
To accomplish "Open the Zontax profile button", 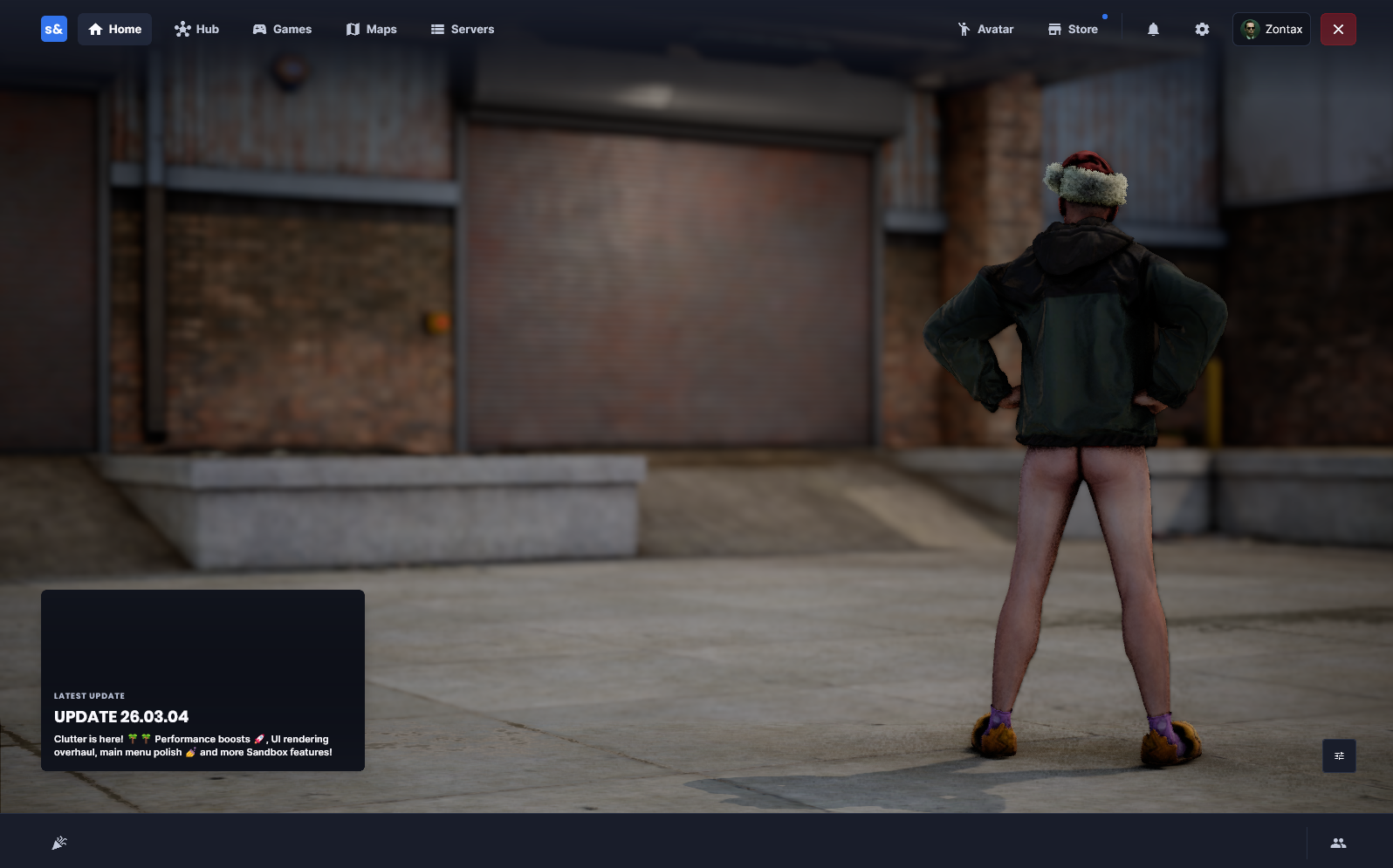I will 1272,29.
